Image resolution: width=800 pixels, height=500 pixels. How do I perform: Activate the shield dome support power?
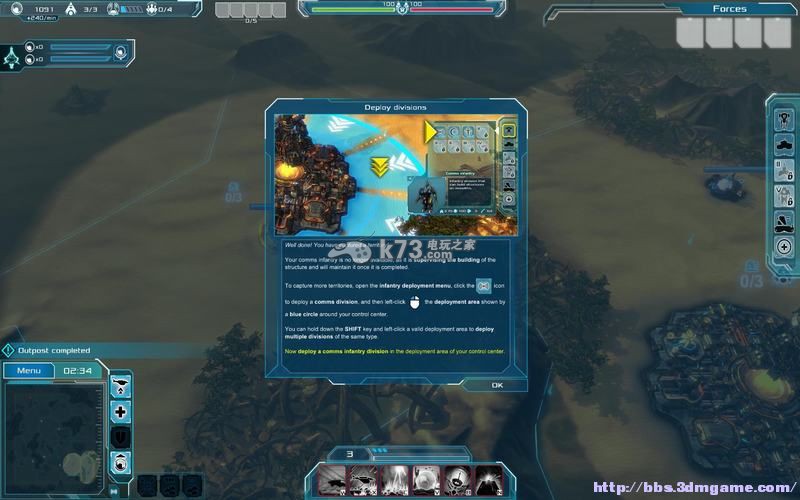426,478
